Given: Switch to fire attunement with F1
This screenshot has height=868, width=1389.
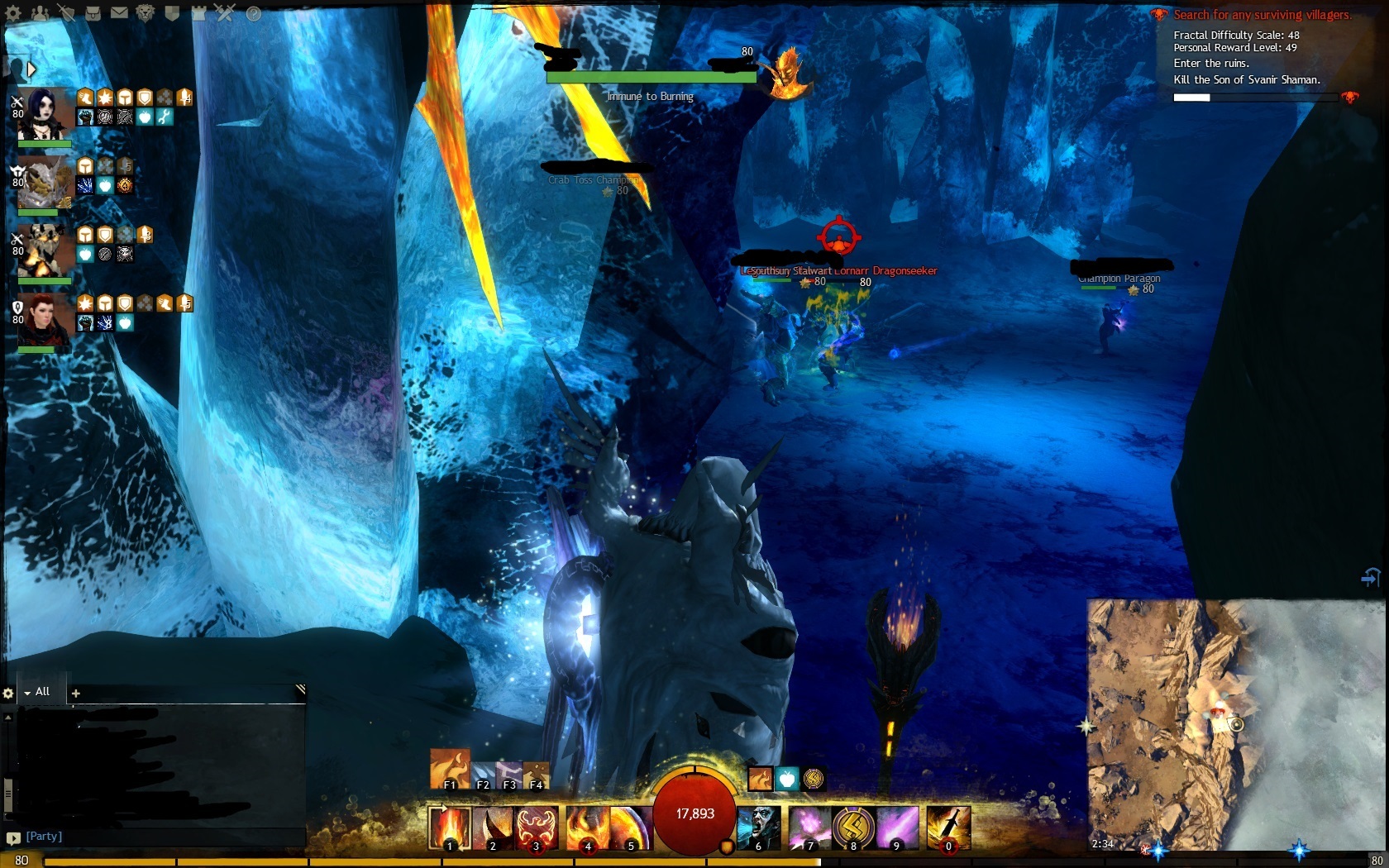Looking at the screenshot, I should (450, 770).
